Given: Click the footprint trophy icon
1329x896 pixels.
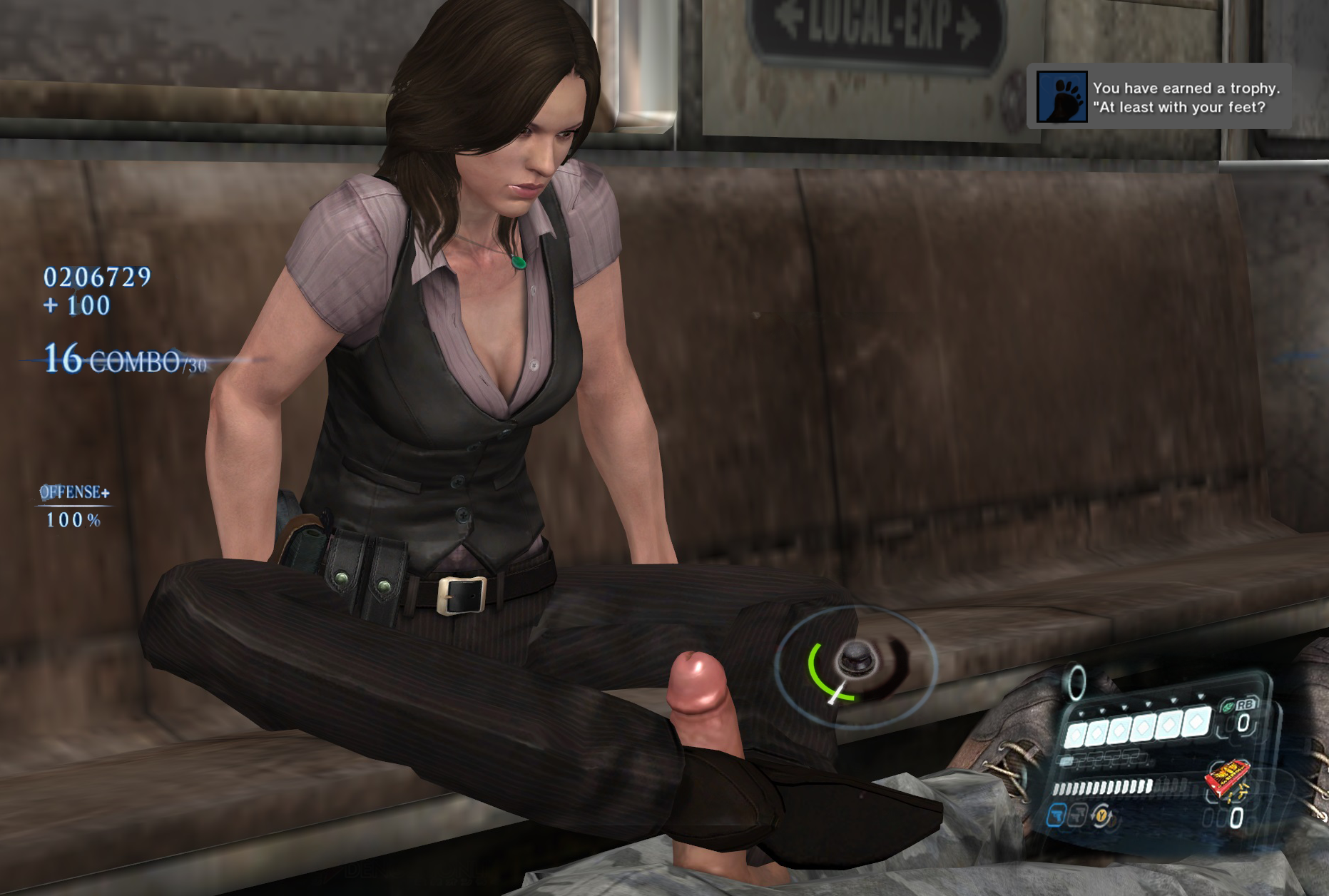Looking at the screenshot, I should click(x=1061, y=97).
